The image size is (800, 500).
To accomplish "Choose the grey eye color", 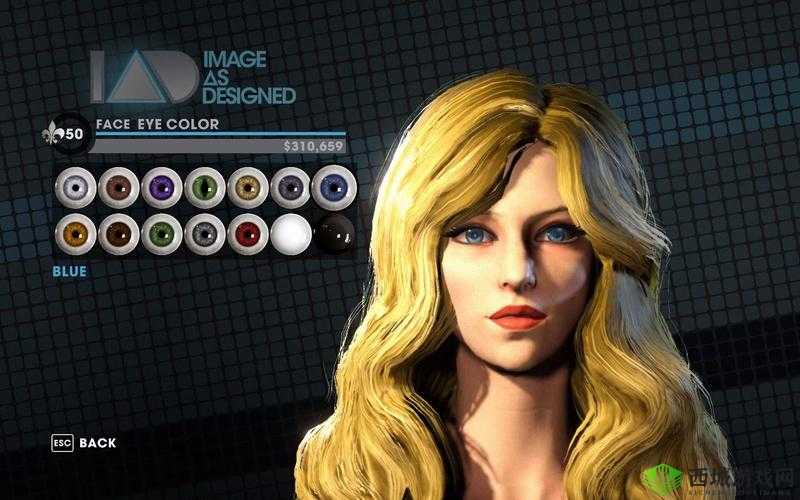I will click(x=203, y=233).
